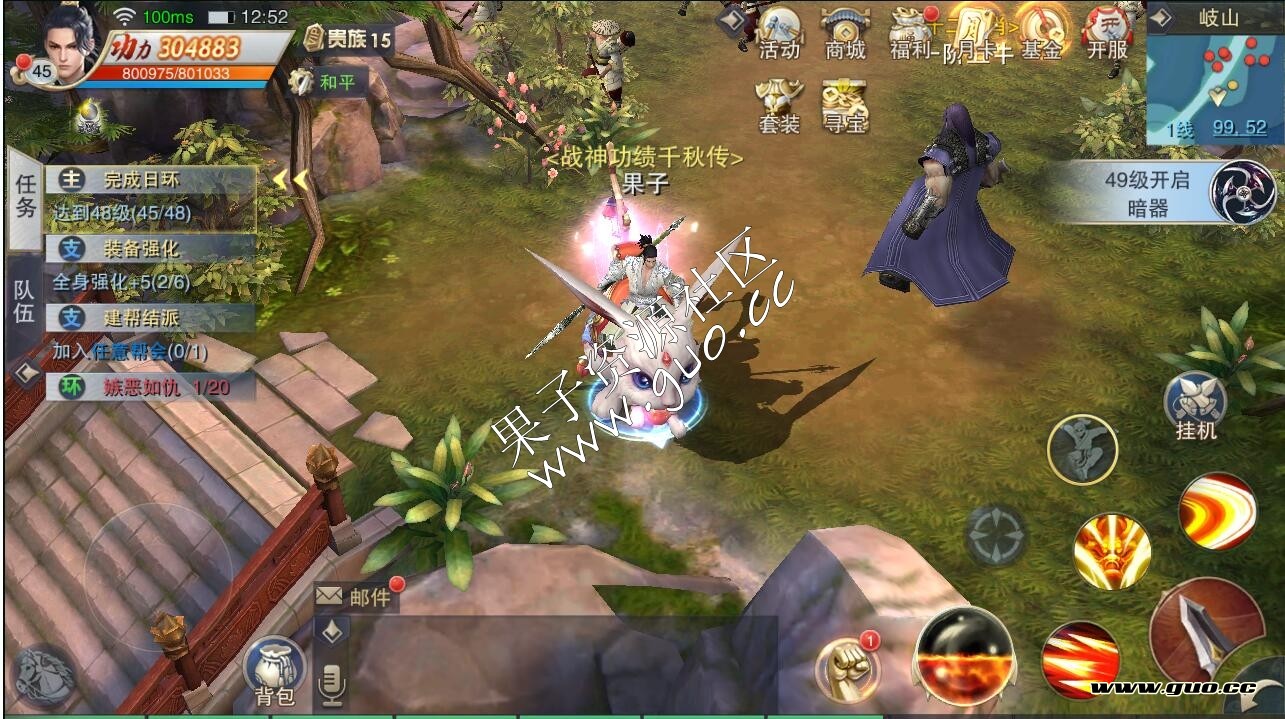This screenshot has width=1285, height=719.
Task: Switch to the 队伍 team tab
Action: coord(25,301)
